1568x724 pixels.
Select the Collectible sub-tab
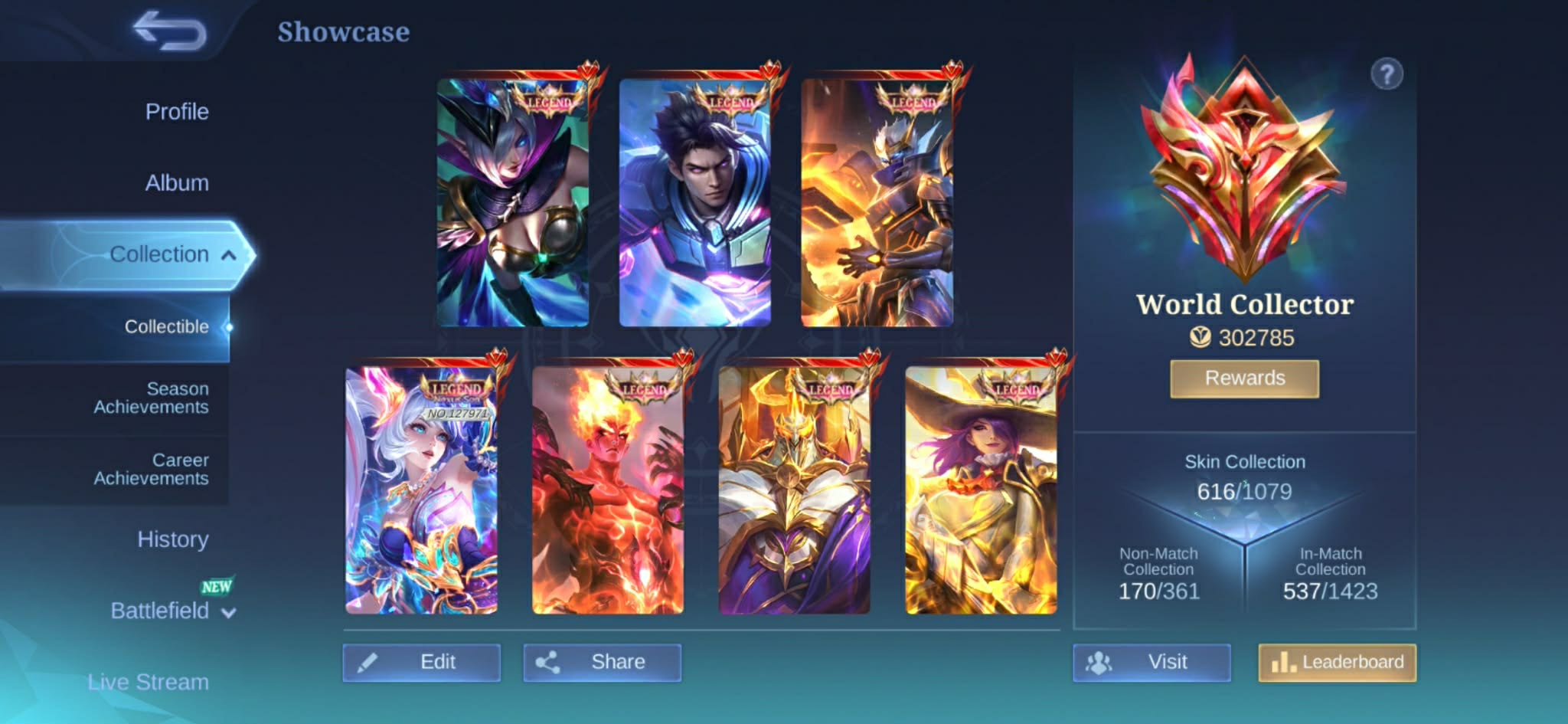(x=166, y=327)
